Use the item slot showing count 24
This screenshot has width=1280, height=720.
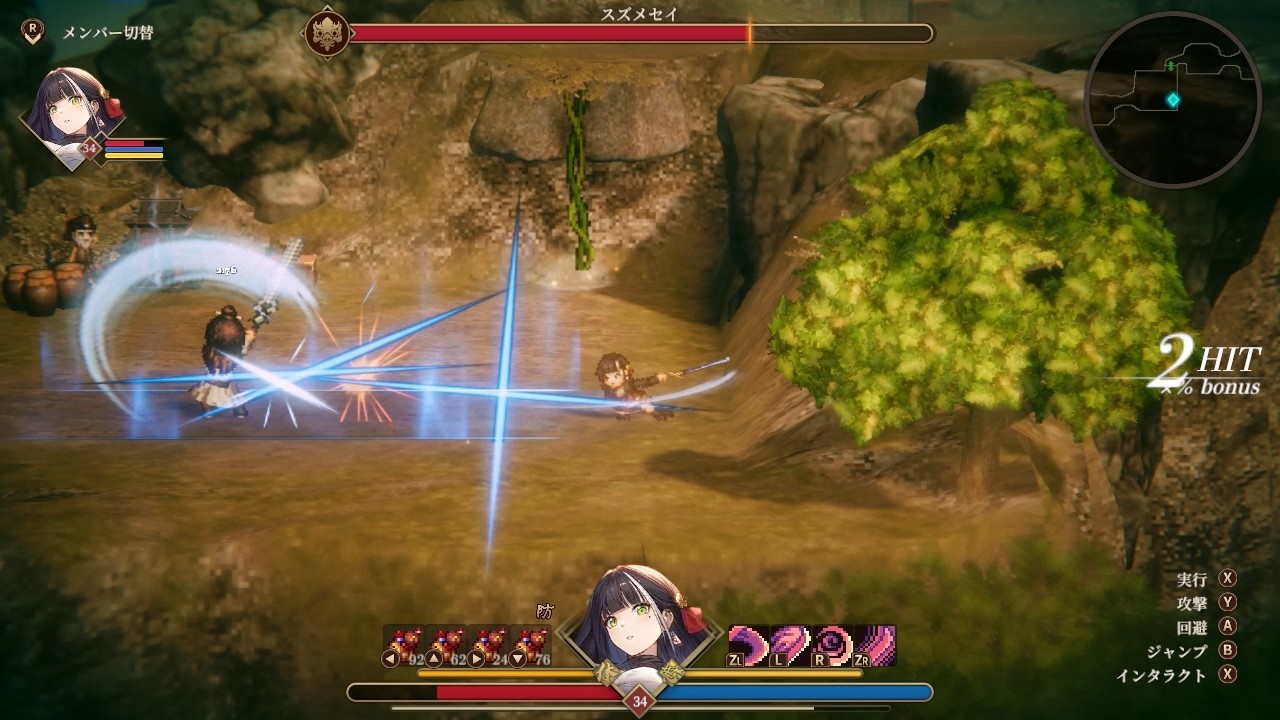(488, 644)
